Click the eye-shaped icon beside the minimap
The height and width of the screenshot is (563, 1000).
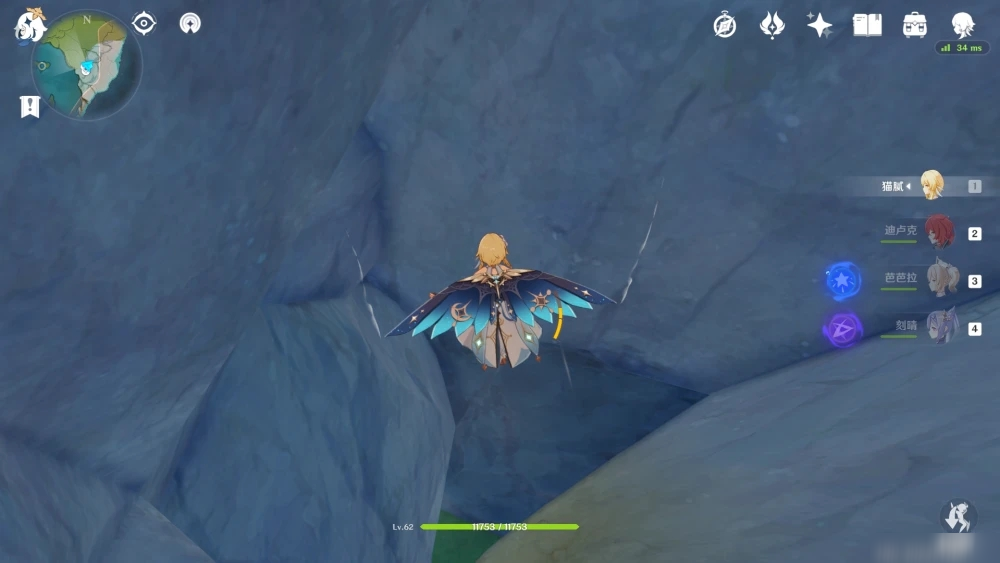click(144, 23)
